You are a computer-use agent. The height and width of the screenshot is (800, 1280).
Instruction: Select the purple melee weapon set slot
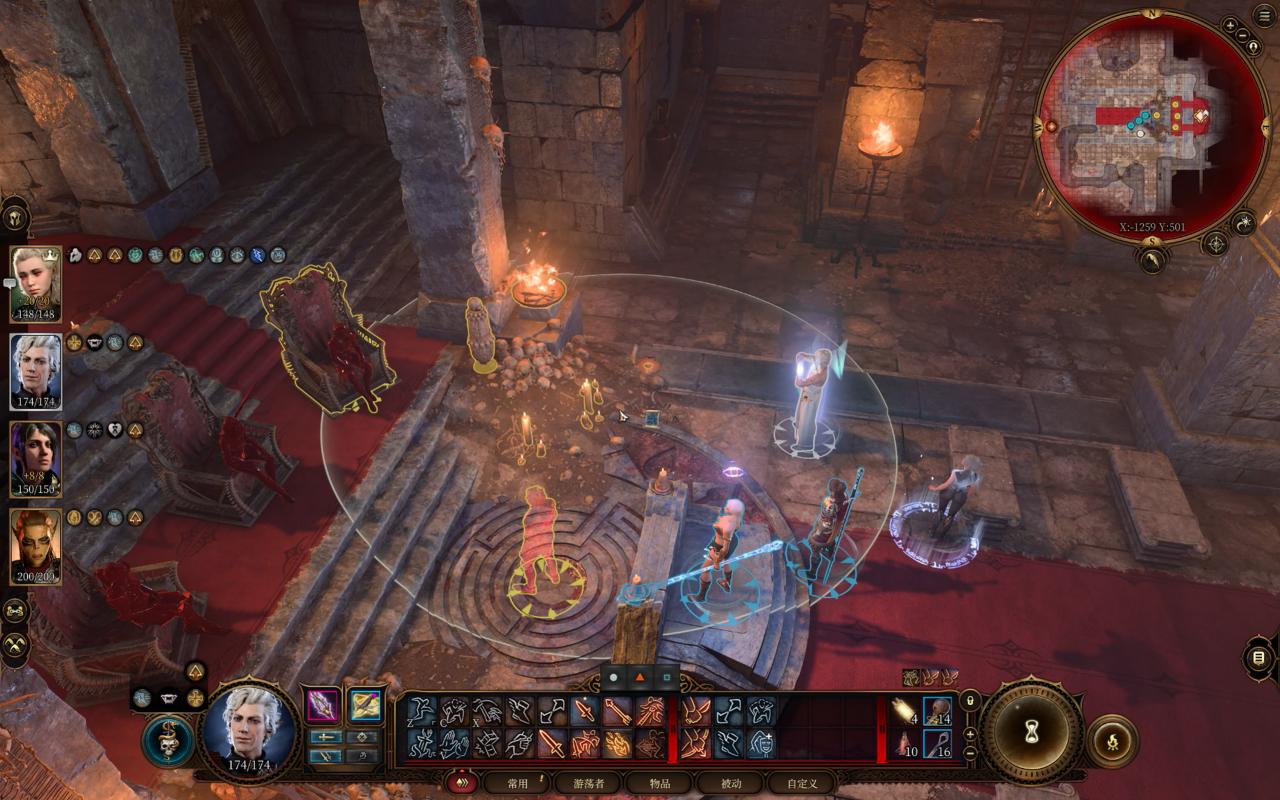pos(322,705)
